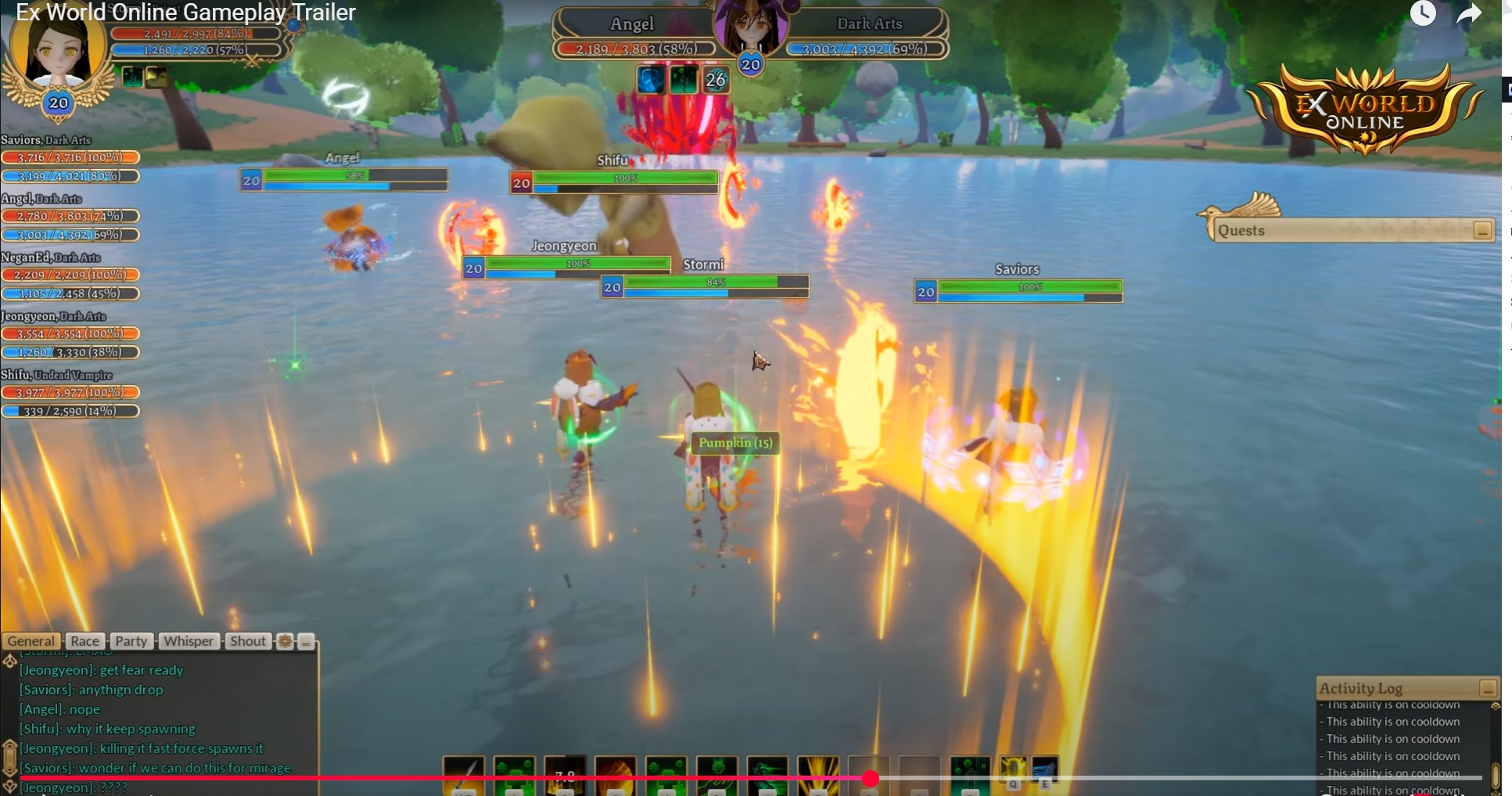Open chat settings via the gear icon
Viewport: 1512px width, 796px height.
point(284,641)
